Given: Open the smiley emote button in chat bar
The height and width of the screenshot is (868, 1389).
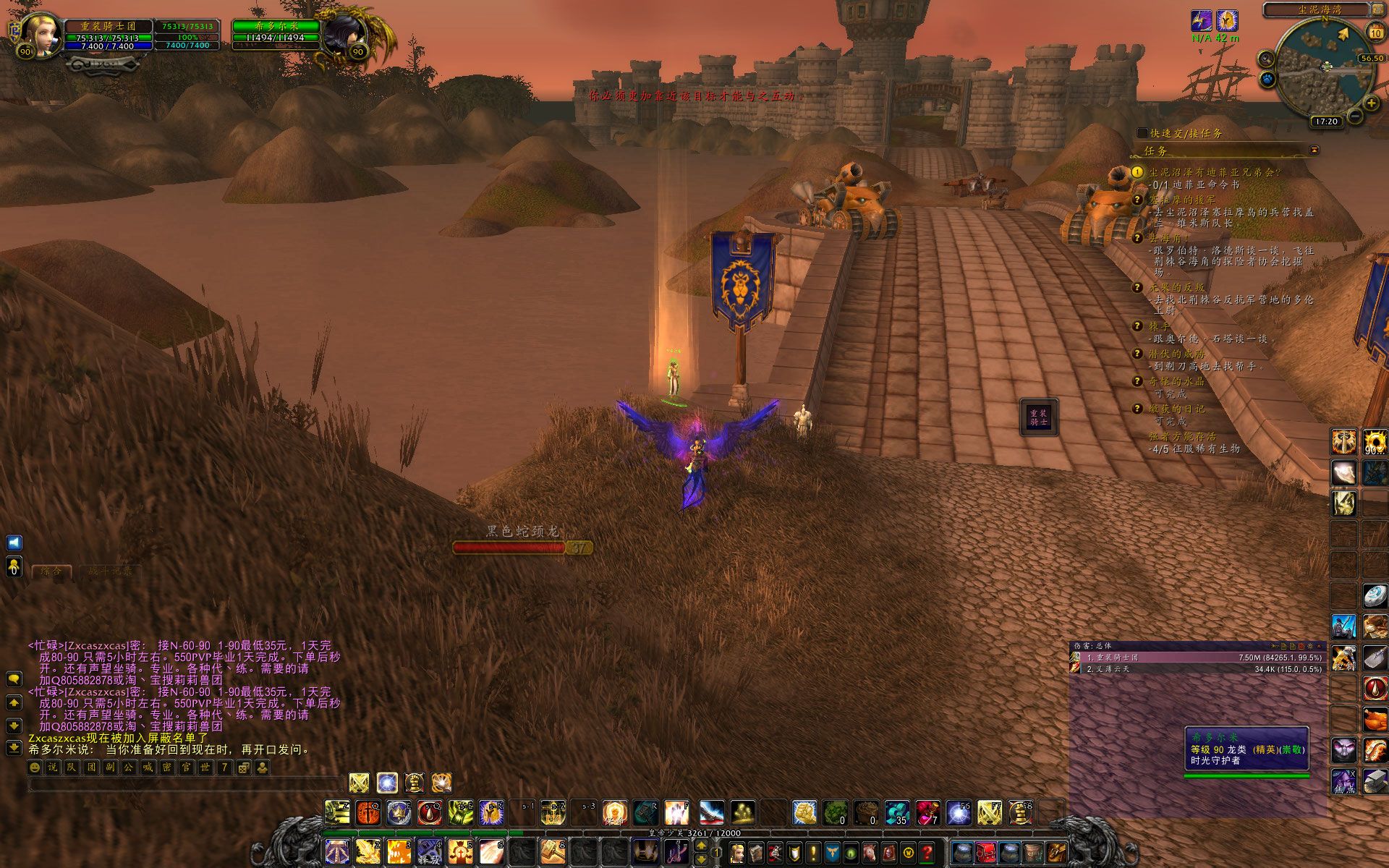Looking at the screenshot, I should click(x=34, y=767).
